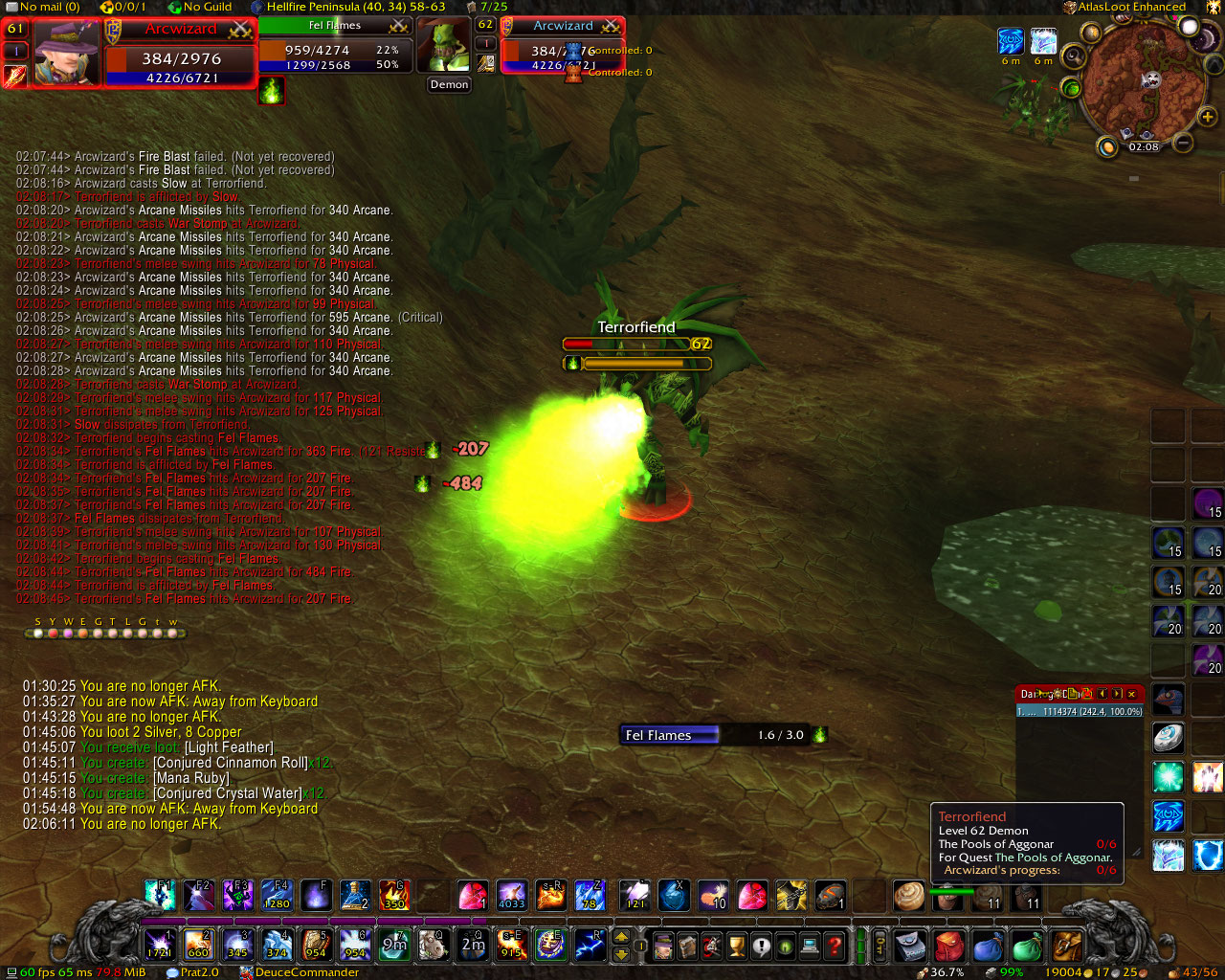Open the LFG eye micro menu icon
The height and width of the screenshot is (980, 1225).
785,946
